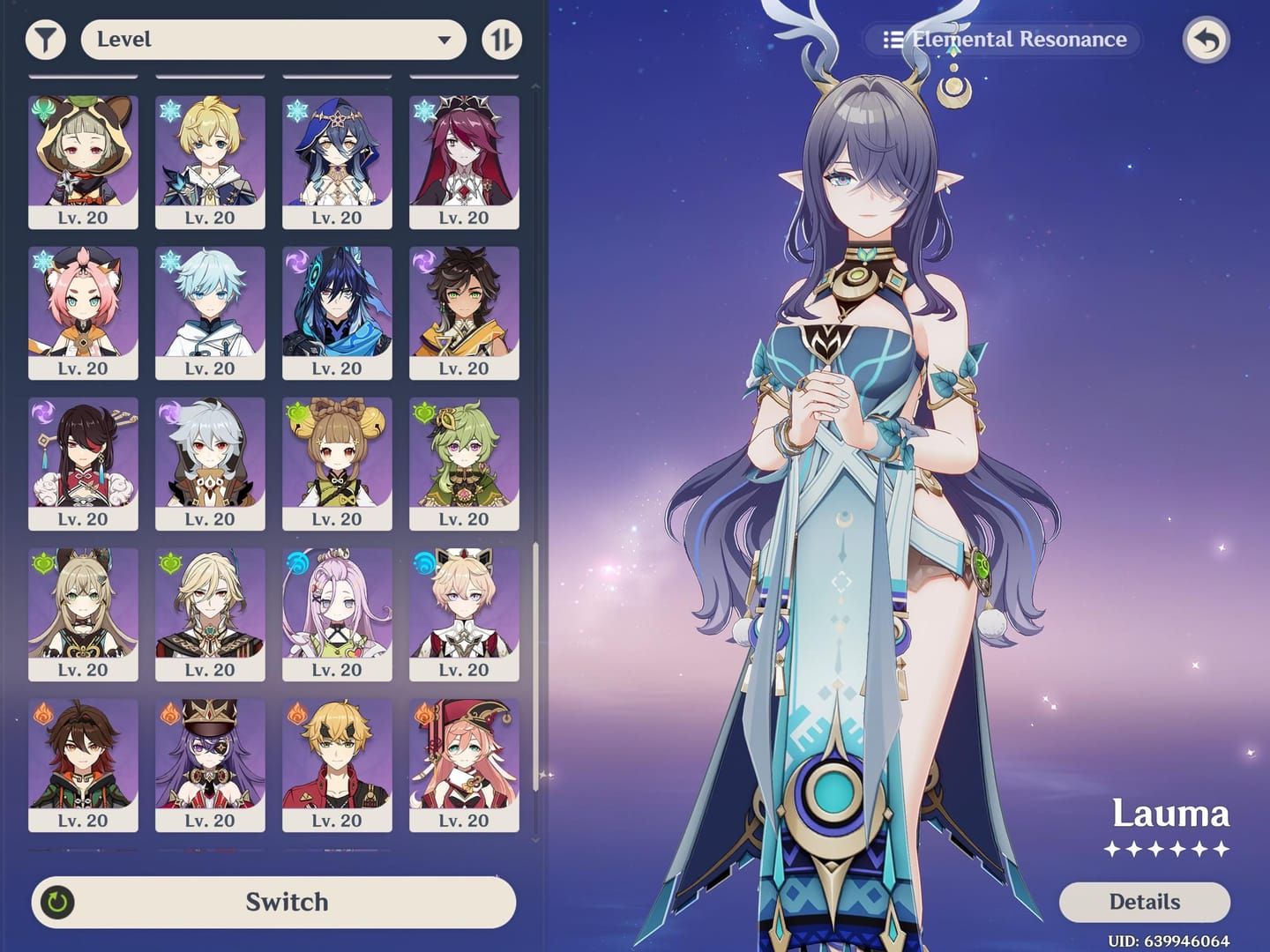Pick Chevreuse with the purple hair
This screenshot has height=952, width=1270.
tap(210, 764)
